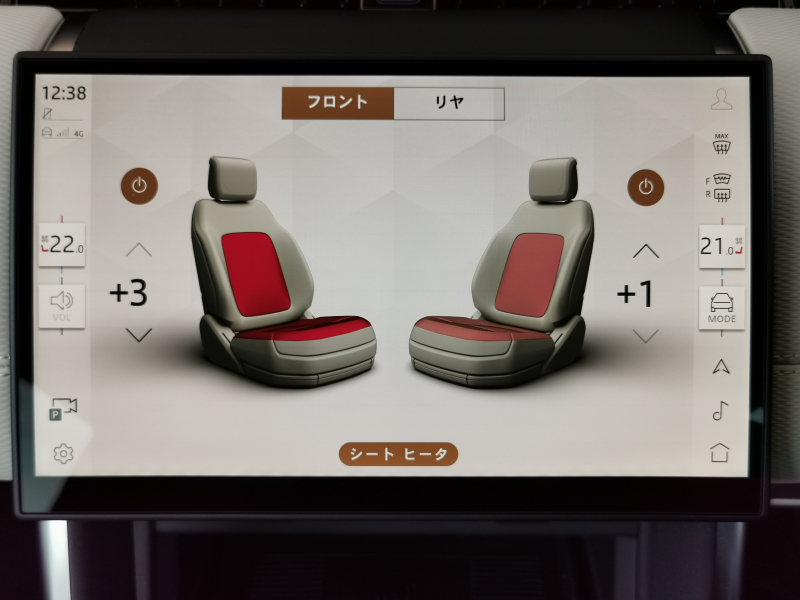This screenshot has height=600, width=800.
Task: Open the parking camera icon
Action: [x=63, y=409]
